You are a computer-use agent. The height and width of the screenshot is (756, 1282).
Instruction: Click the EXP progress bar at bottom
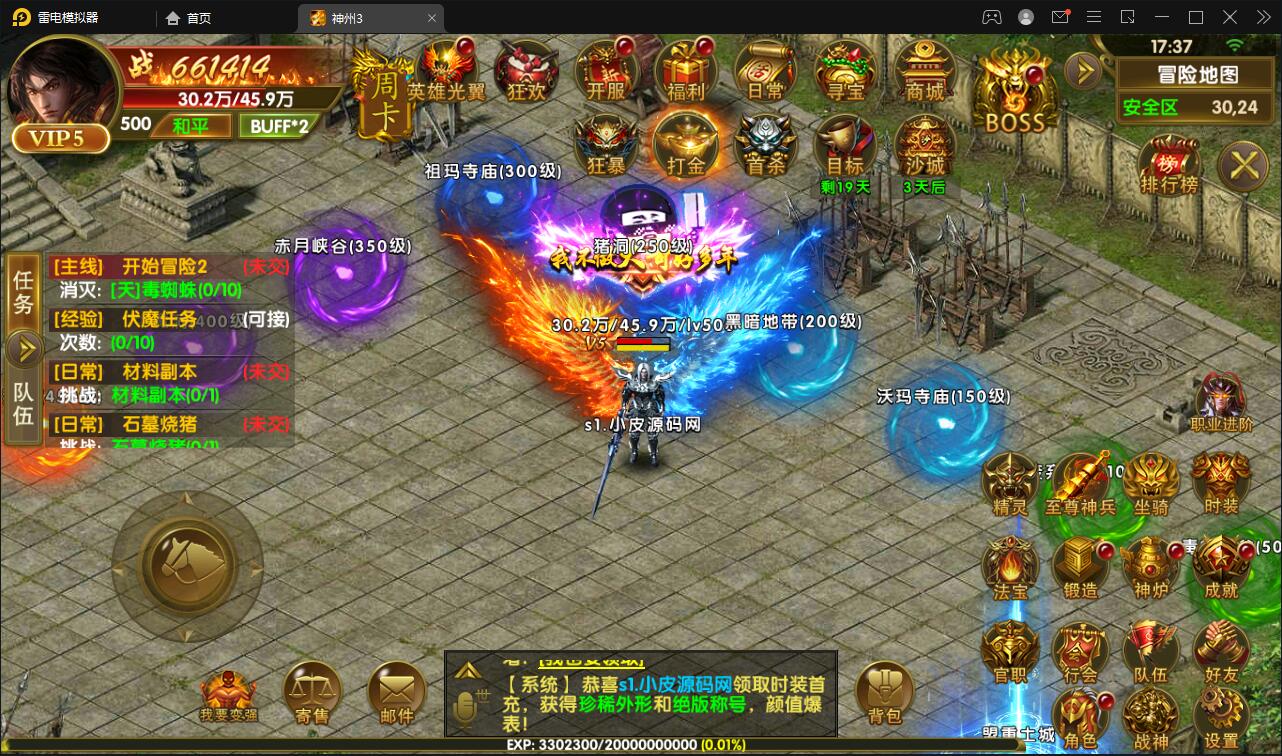pyautogui.click(x=640, y=745)
